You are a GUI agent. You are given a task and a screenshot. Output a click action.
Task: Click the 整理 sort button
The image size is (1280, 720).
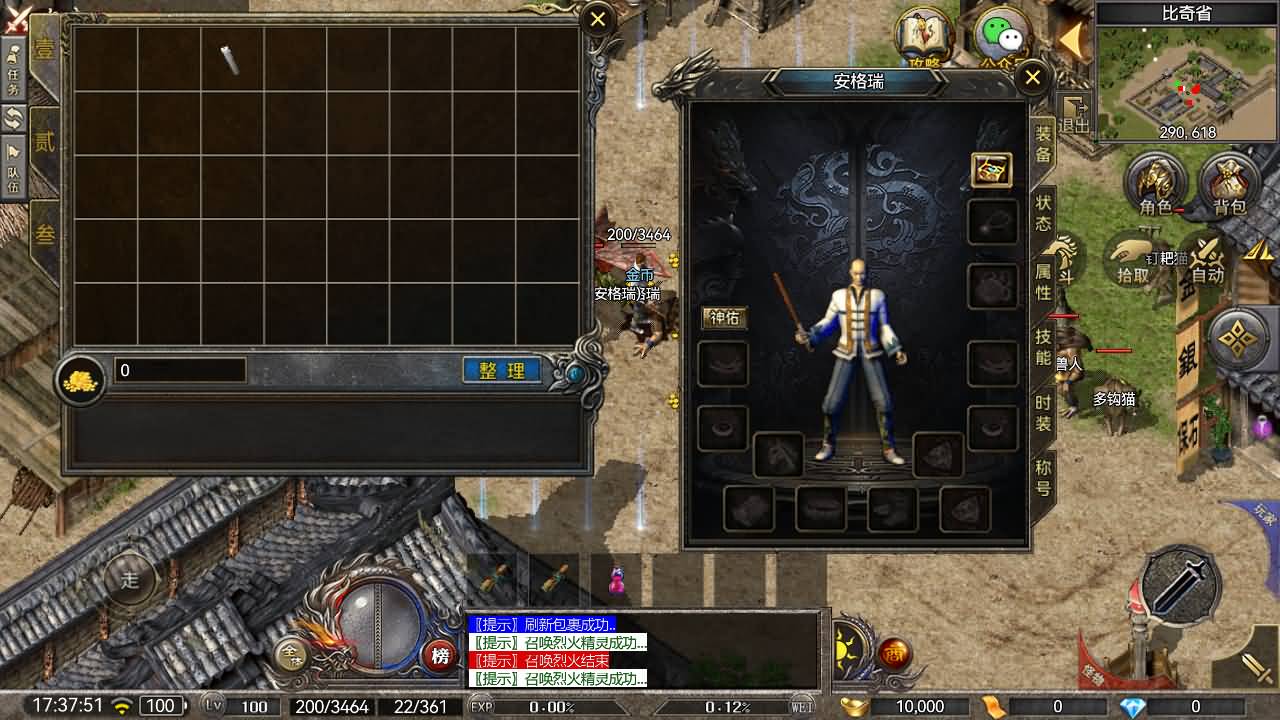[x=502, y=371]
